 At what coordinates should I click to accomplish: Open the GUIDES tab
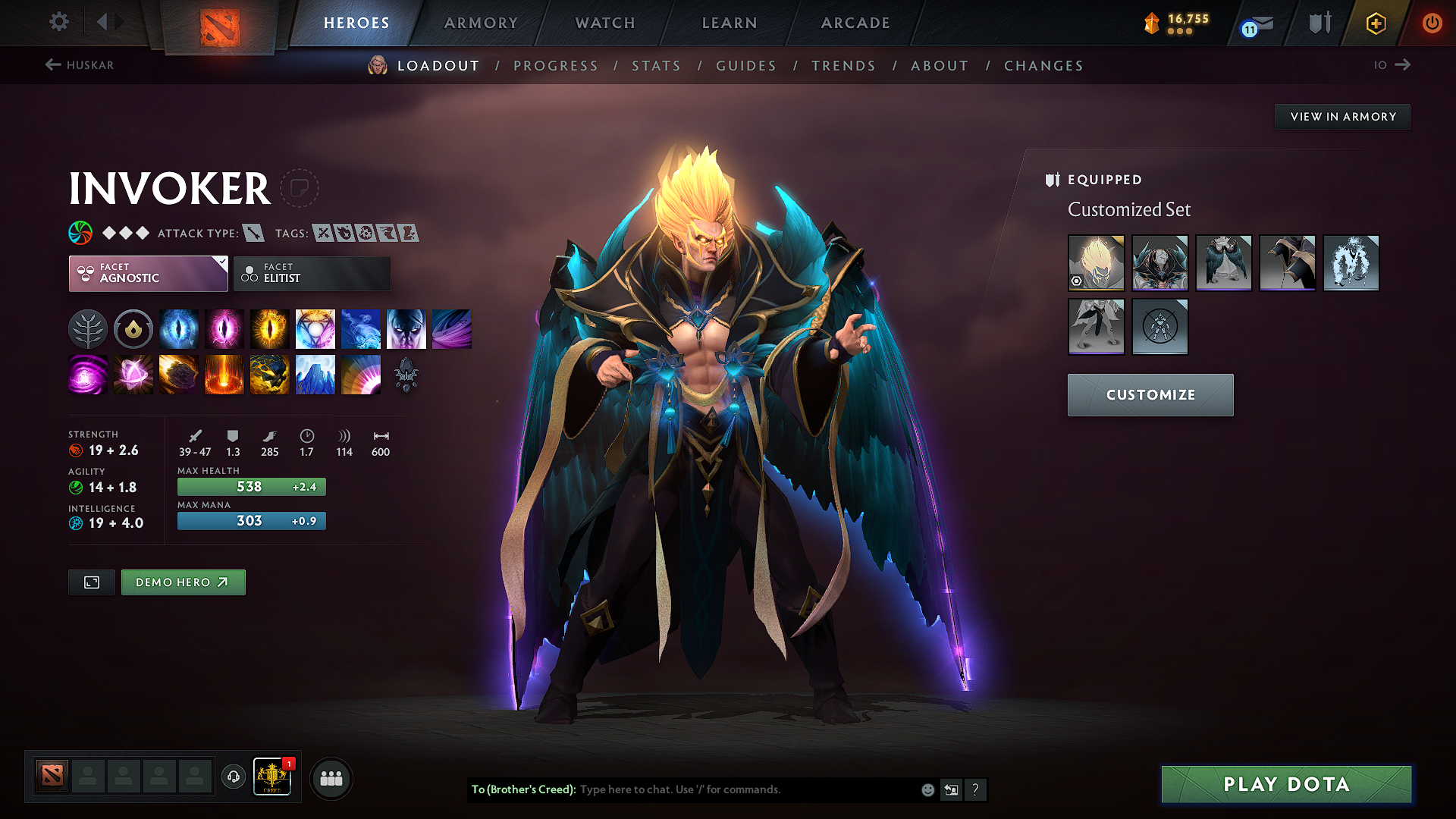click(x=745, y=66)
